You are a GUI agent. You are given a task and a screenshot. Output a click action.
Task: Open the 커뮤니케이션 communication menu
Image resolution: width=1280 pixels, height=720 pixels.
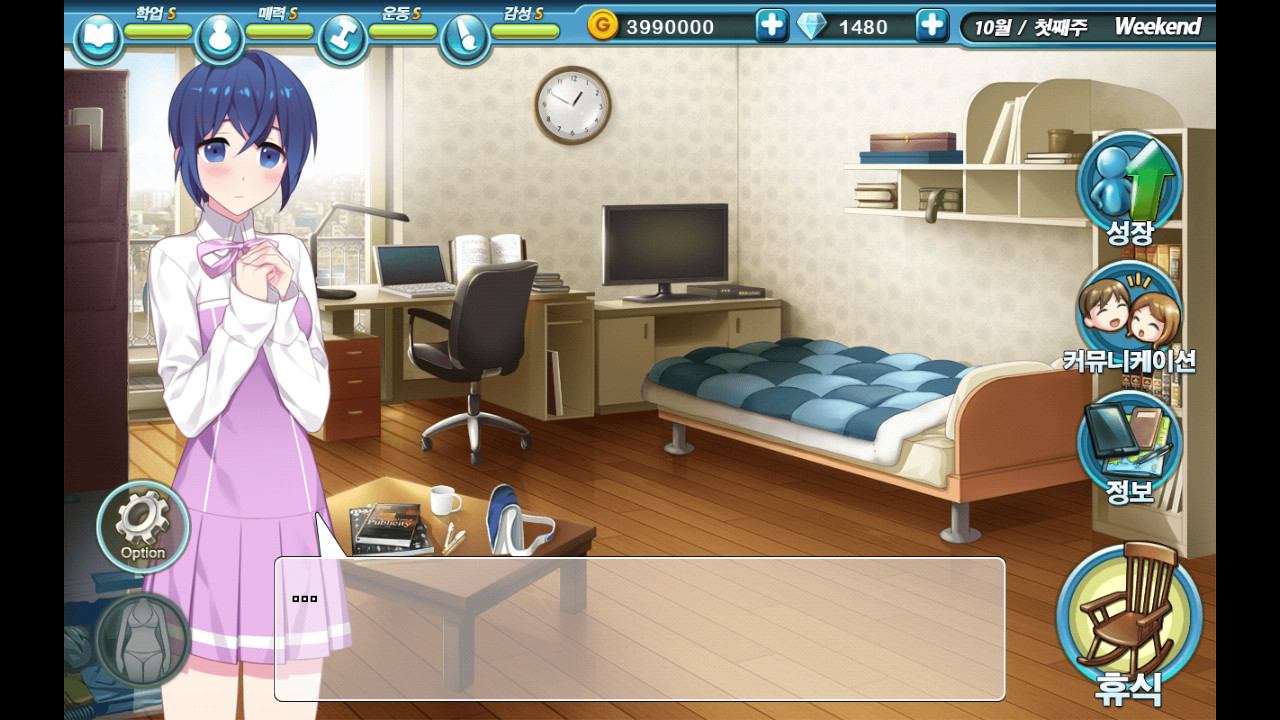[x=1129, y=316]
